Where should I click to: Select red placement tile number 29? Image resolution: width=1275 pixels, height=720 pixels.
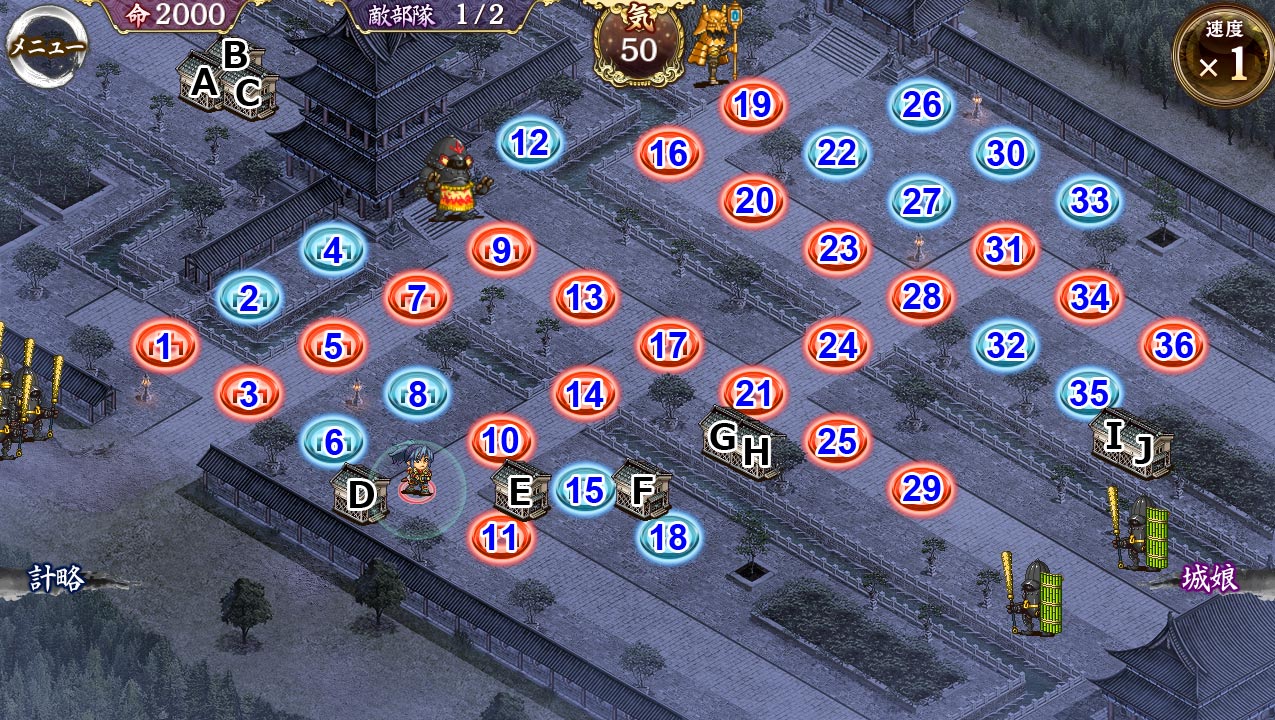tap(921, 488)
